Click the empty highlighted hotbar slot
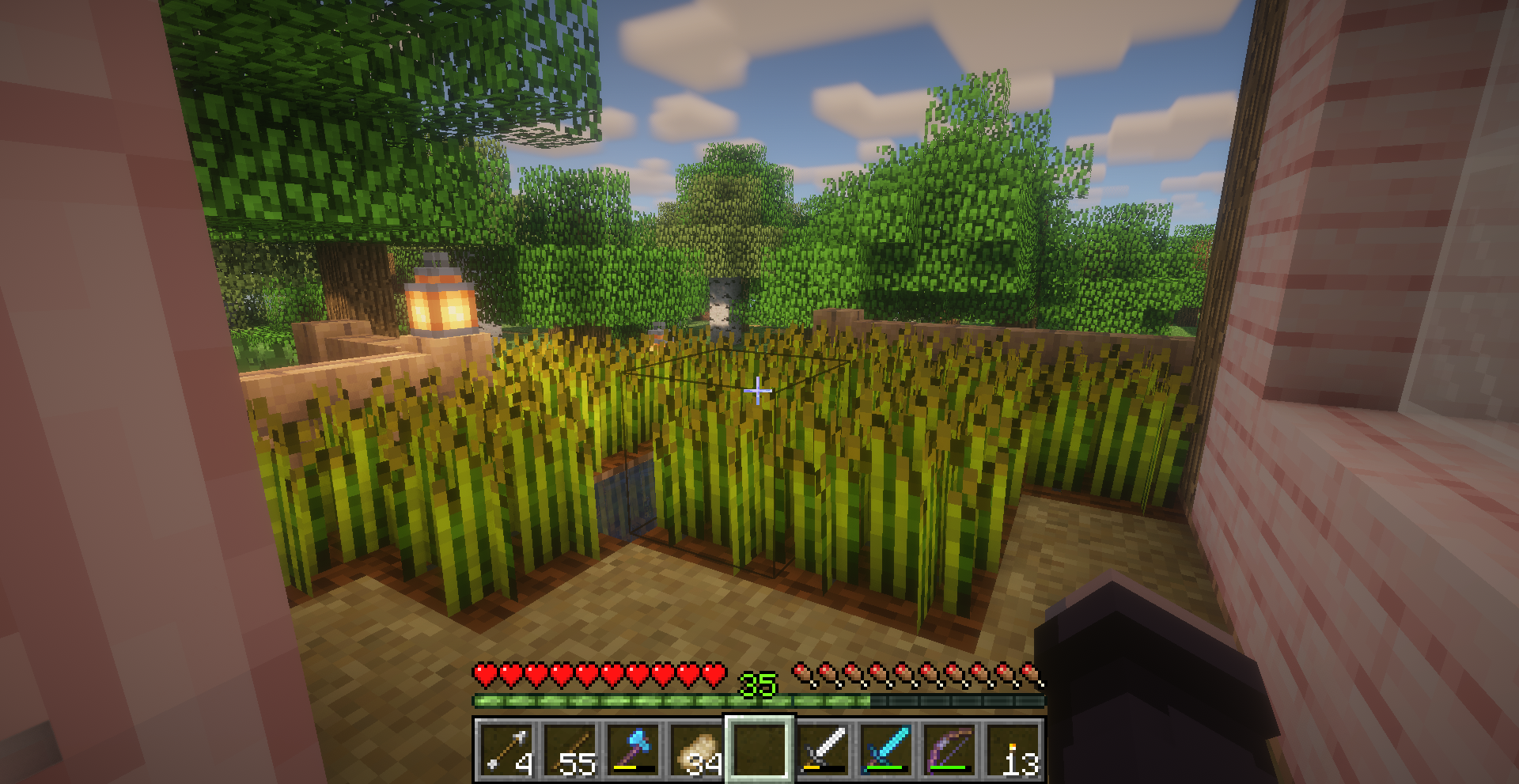Viewport: 1519px width, 784px height. pos(759,749)
